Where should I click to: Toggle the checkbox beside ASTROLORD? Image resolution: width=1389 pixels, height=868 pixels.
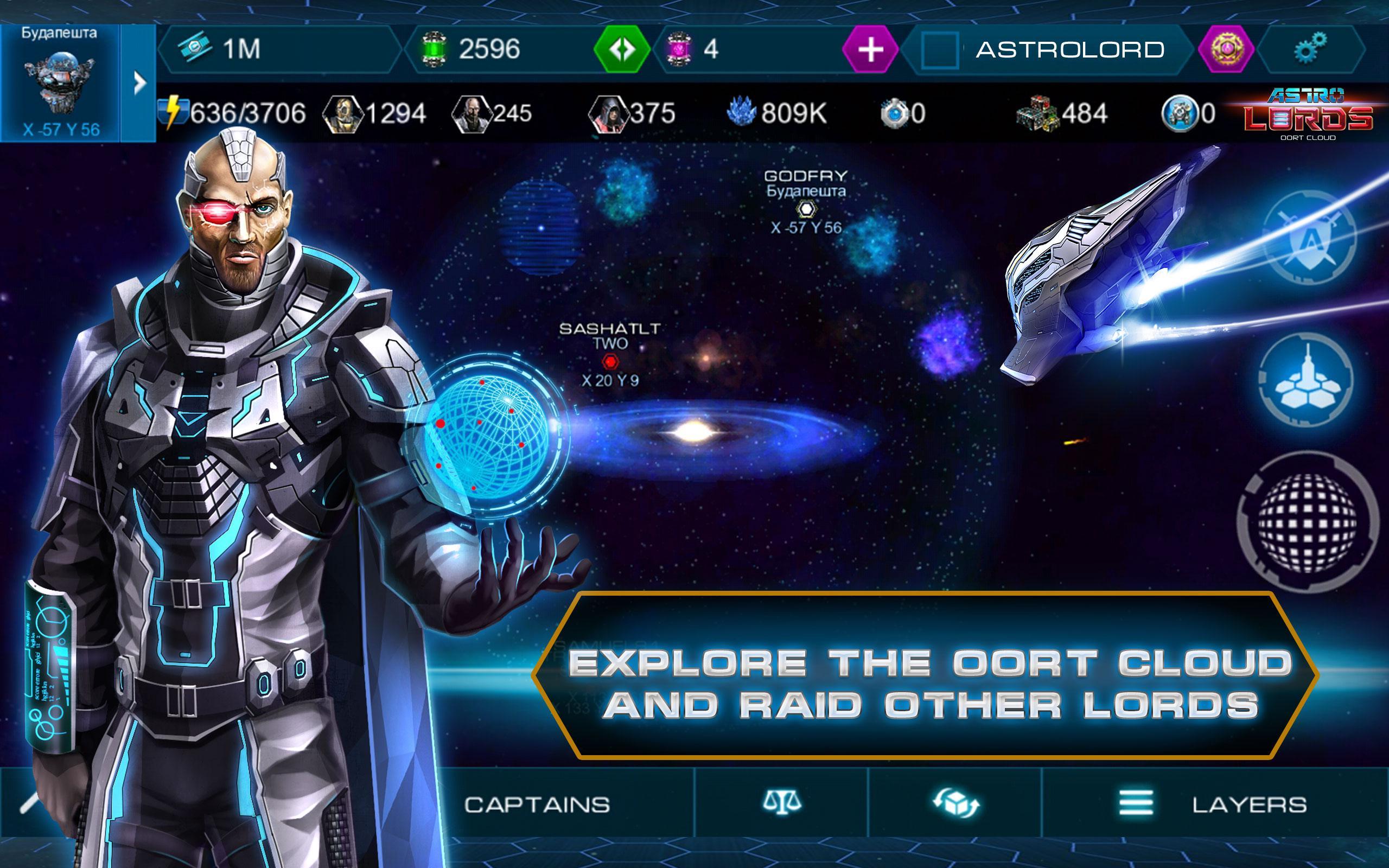[x=941, y=50]
